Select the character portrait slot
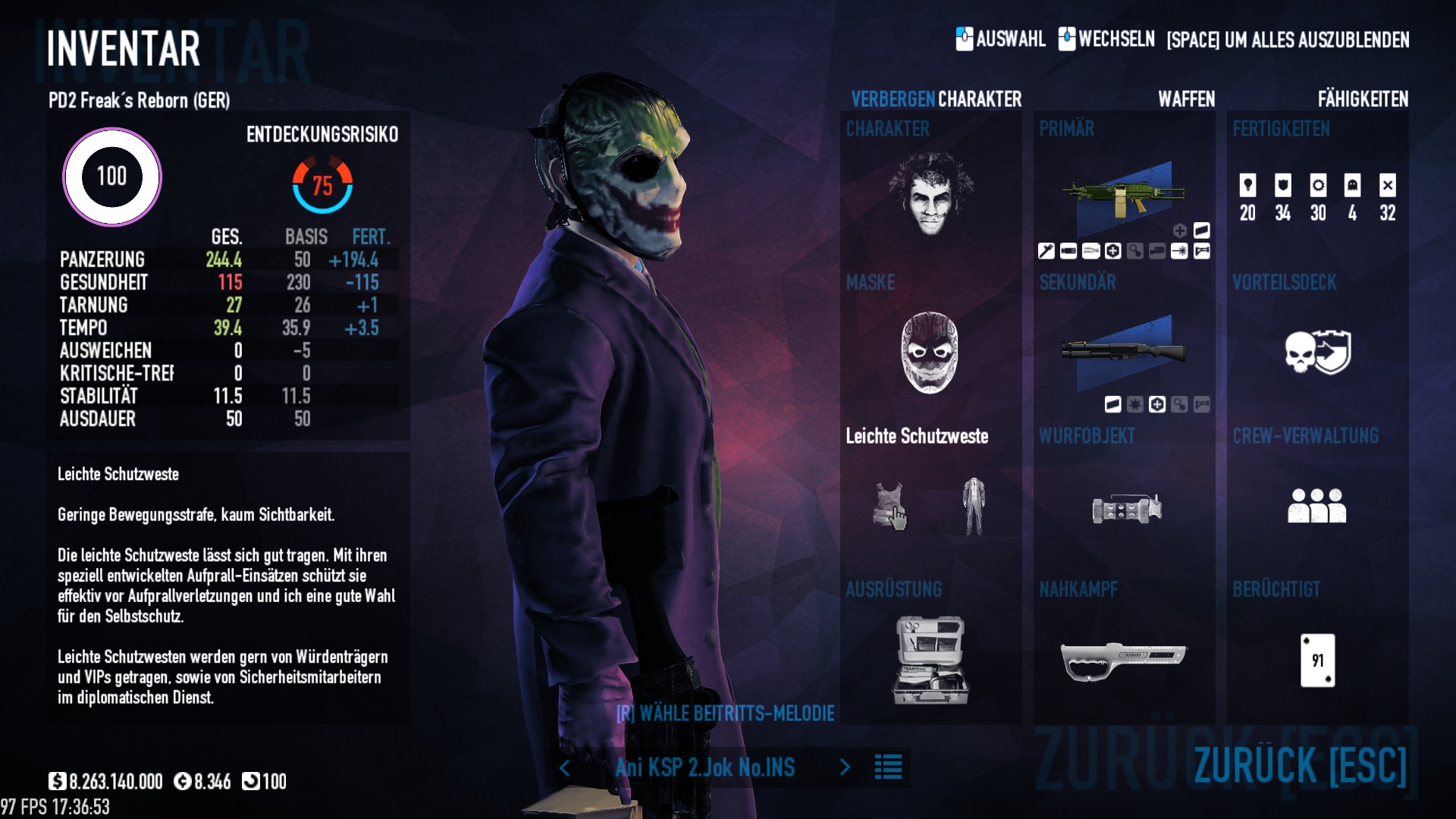 pyautogui.click(x=930, y=193)
